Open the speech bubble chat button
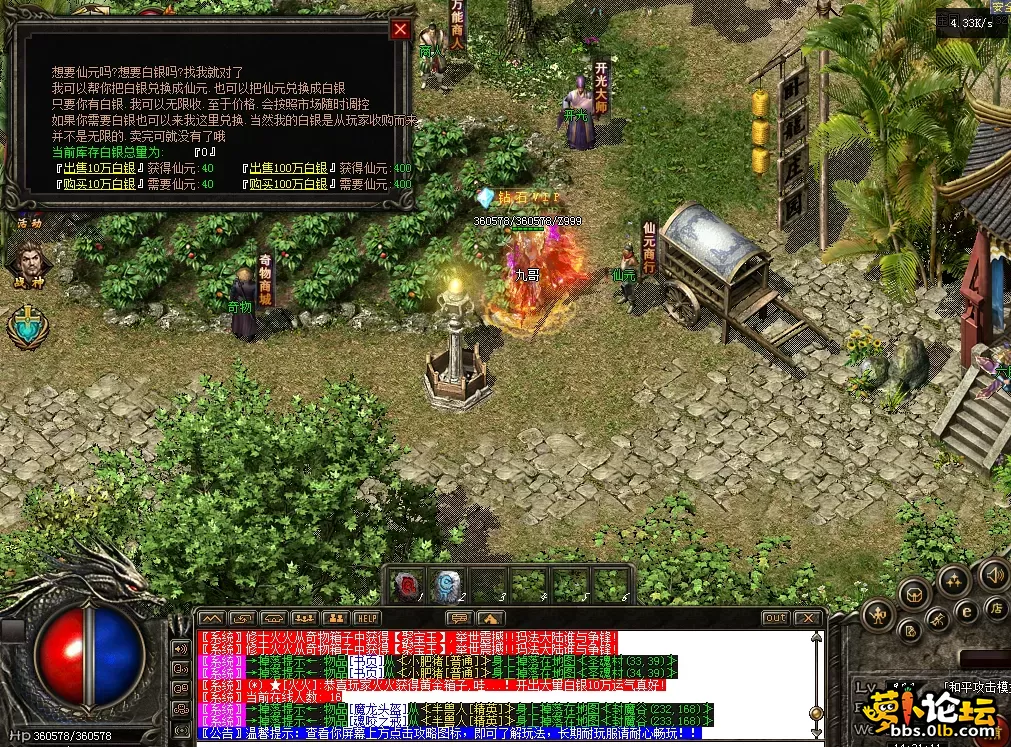Image resolution: width=1011 pixels, height=747 pixels. tap(458, 618)
